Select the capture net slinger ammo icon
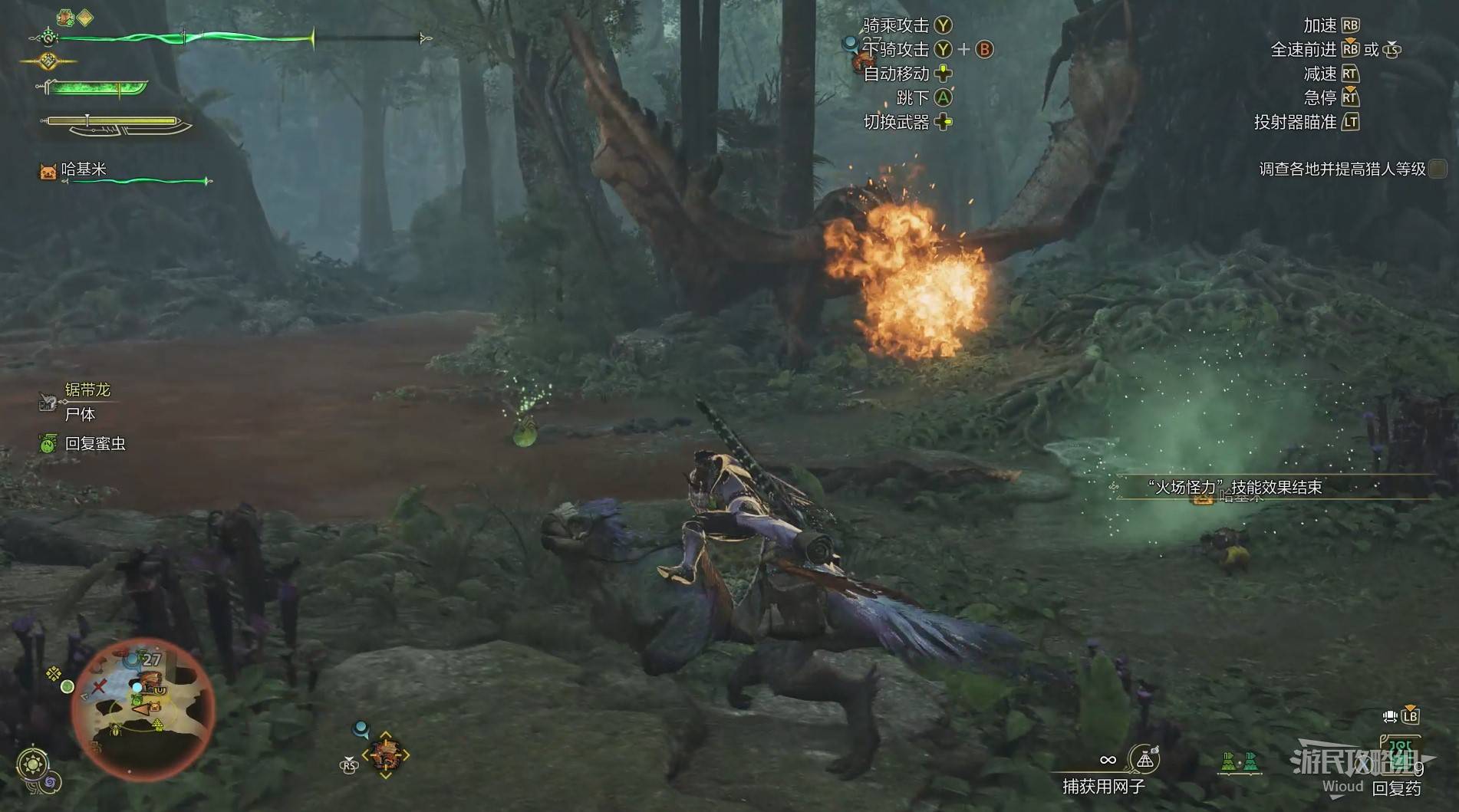Viewport: 1459px width, 812px height. click(x=1144, y=760)
